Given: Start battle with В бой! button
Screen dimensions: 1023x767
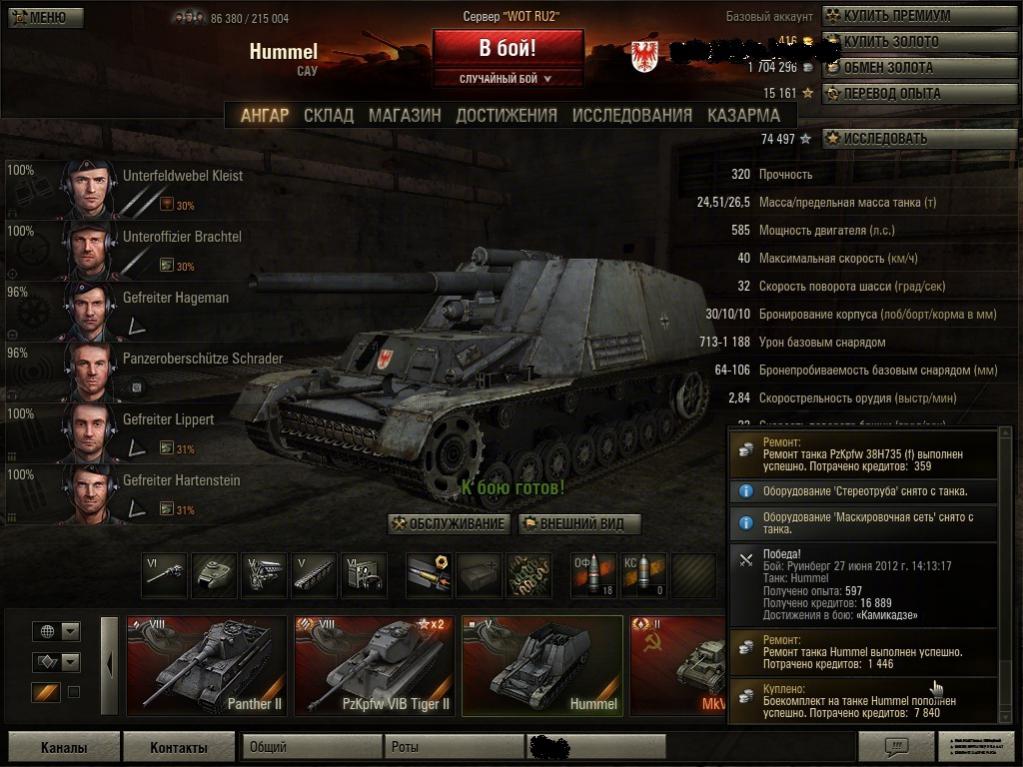Looking at the screenshot, I should (508, 48).
